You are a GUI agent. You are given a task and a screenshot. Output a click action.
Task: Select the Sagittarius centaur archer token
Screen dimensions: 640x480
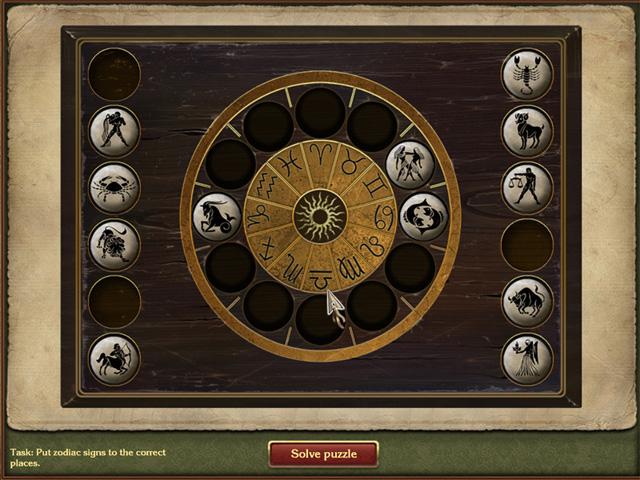[114, 359]
